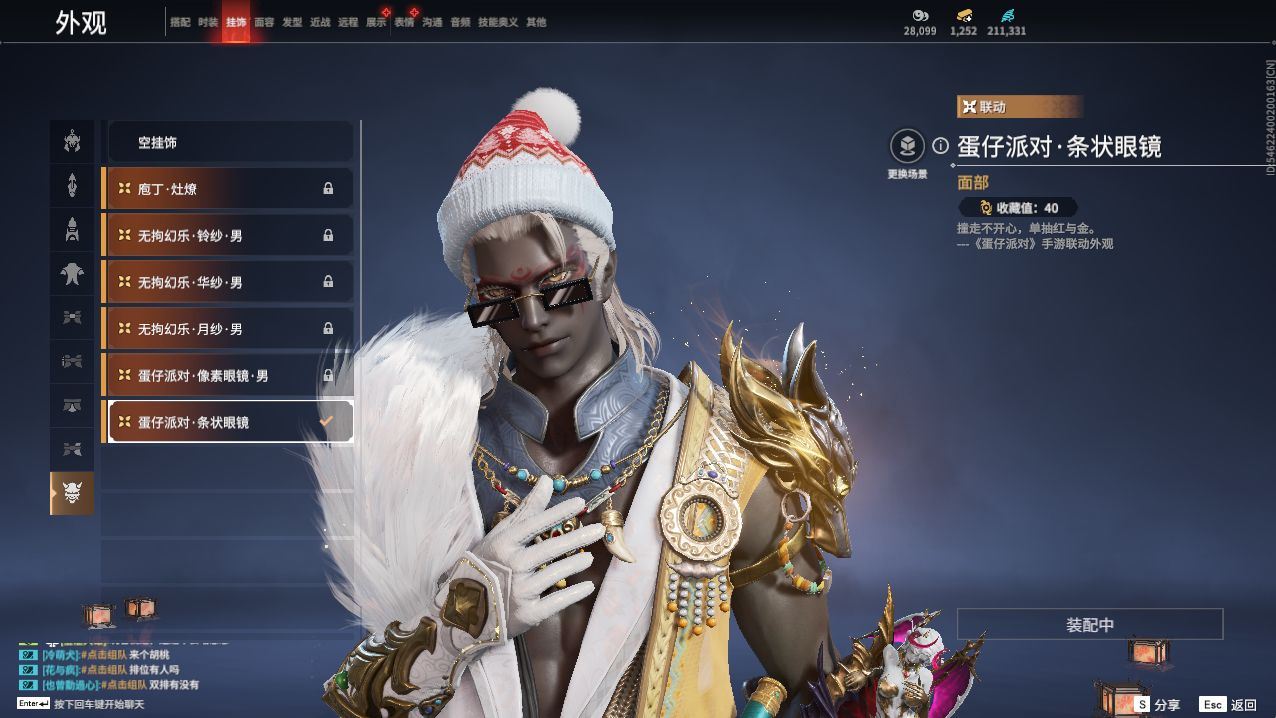The width and height of the screenshot is (1276, 718).
Task: Show the 展示 display tab
Action: coord(376,22)
